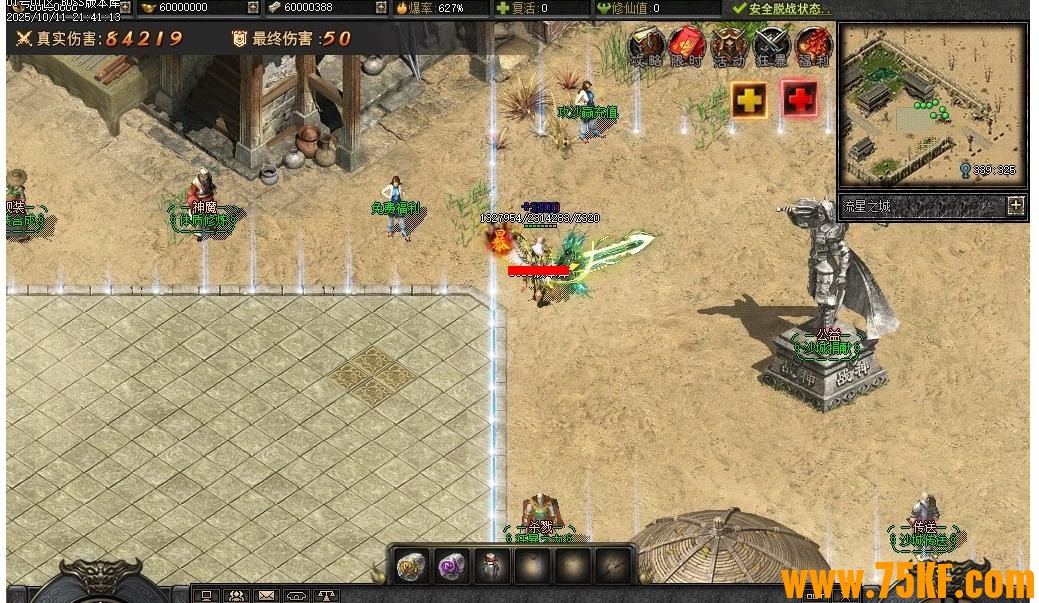Image resolution: width=1039 pixels, height=603 pixels.
Task: Open the 攻略 strategy guide icon
Action: pos(647,45)
